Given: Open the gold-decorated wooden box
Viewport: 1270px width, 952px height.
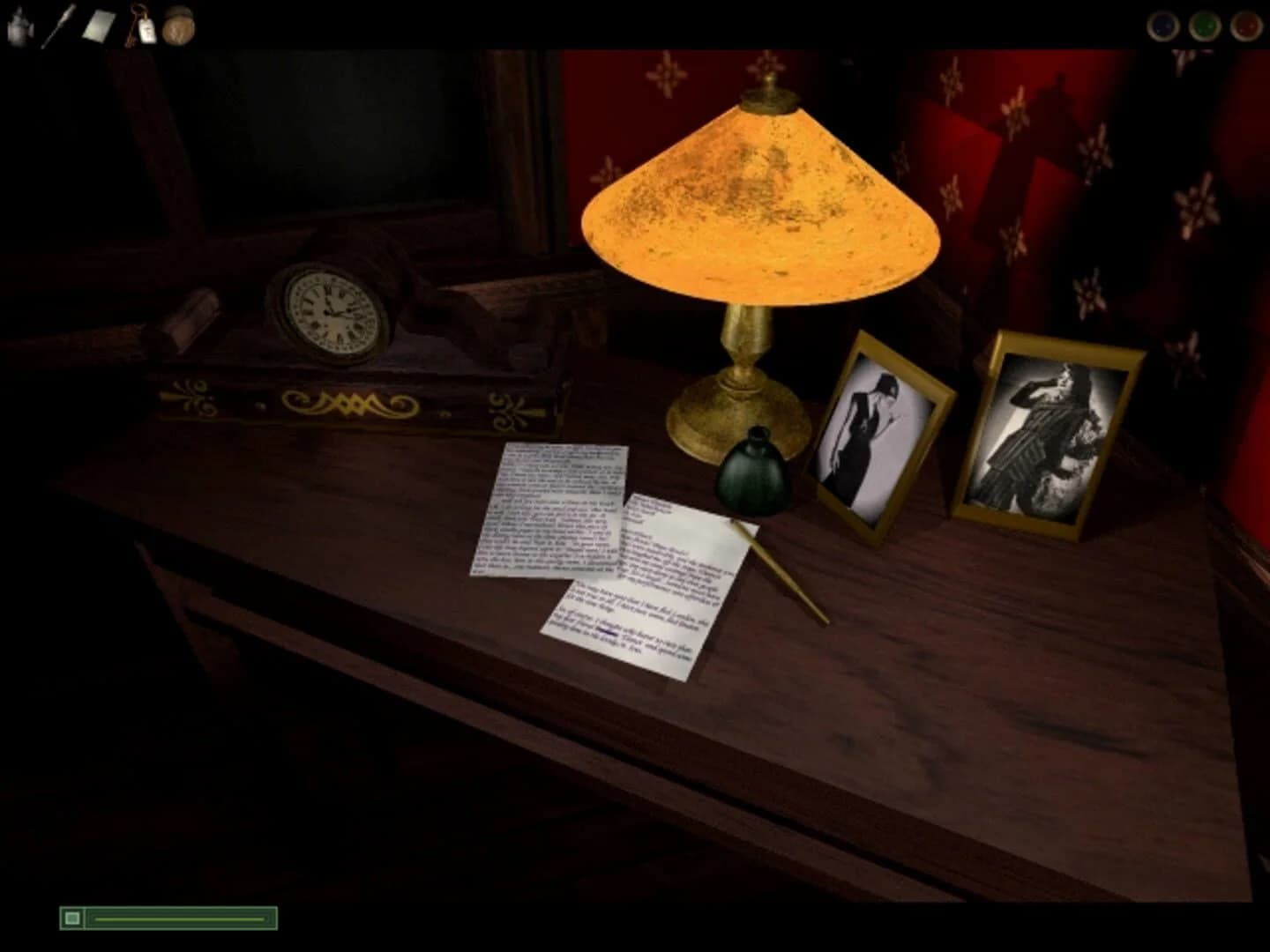Looking at the screenshot, I should coord(353,401).
